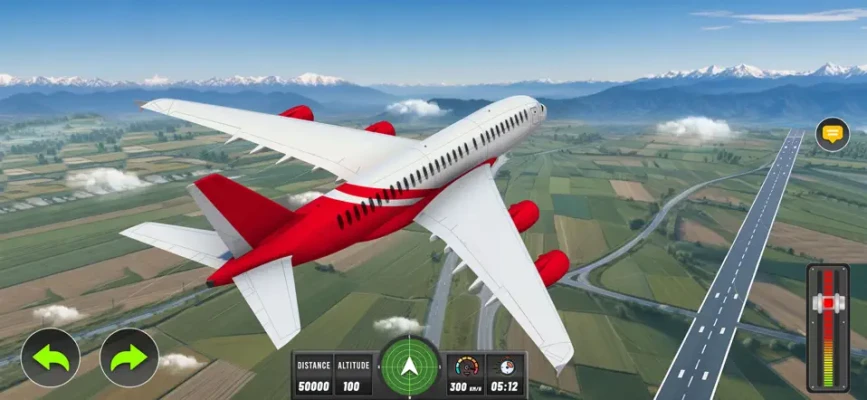
Task: Click the red throttle lever handle
Action: point(829,303)
